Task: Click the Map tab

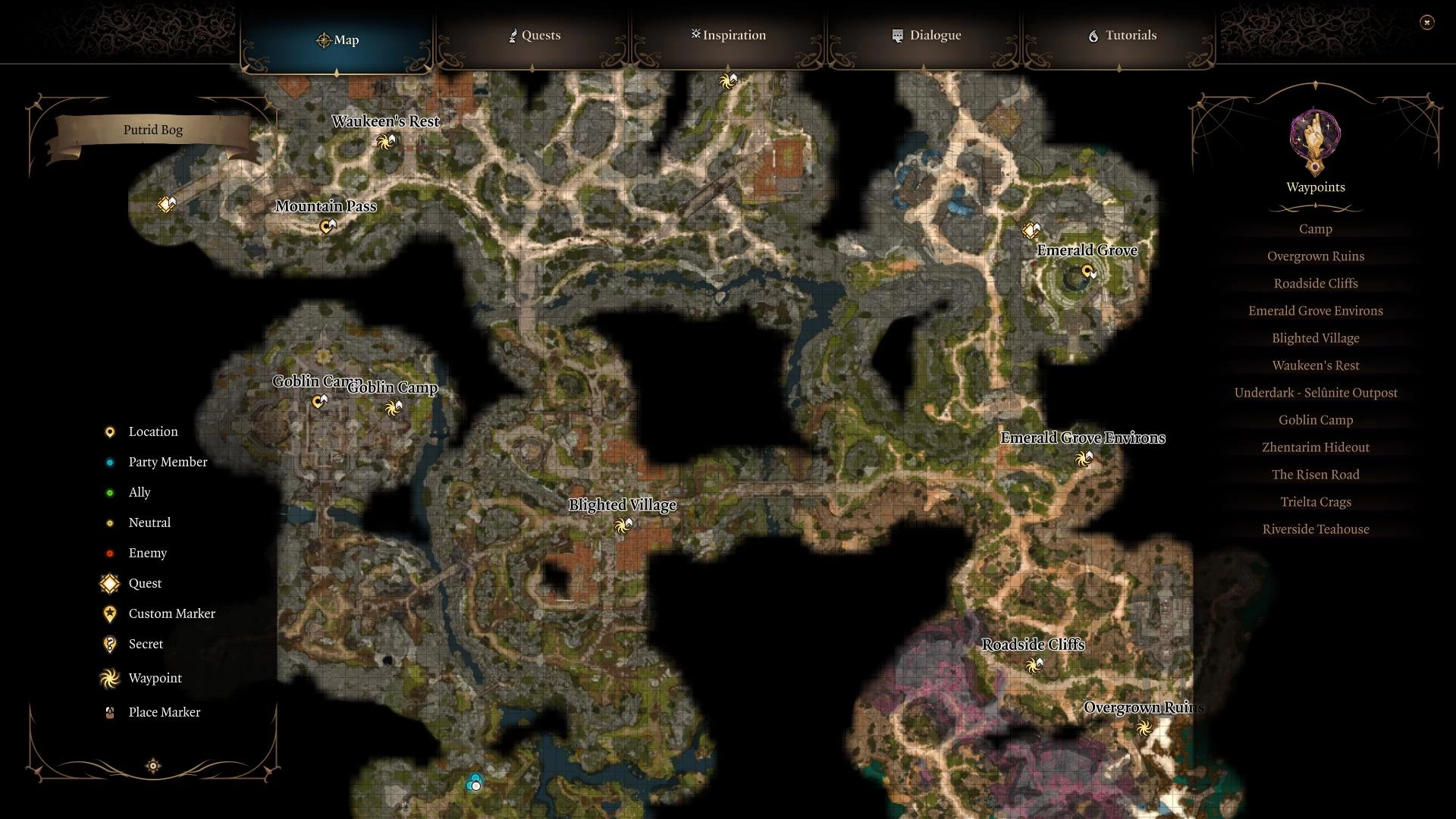Action: 337,40
